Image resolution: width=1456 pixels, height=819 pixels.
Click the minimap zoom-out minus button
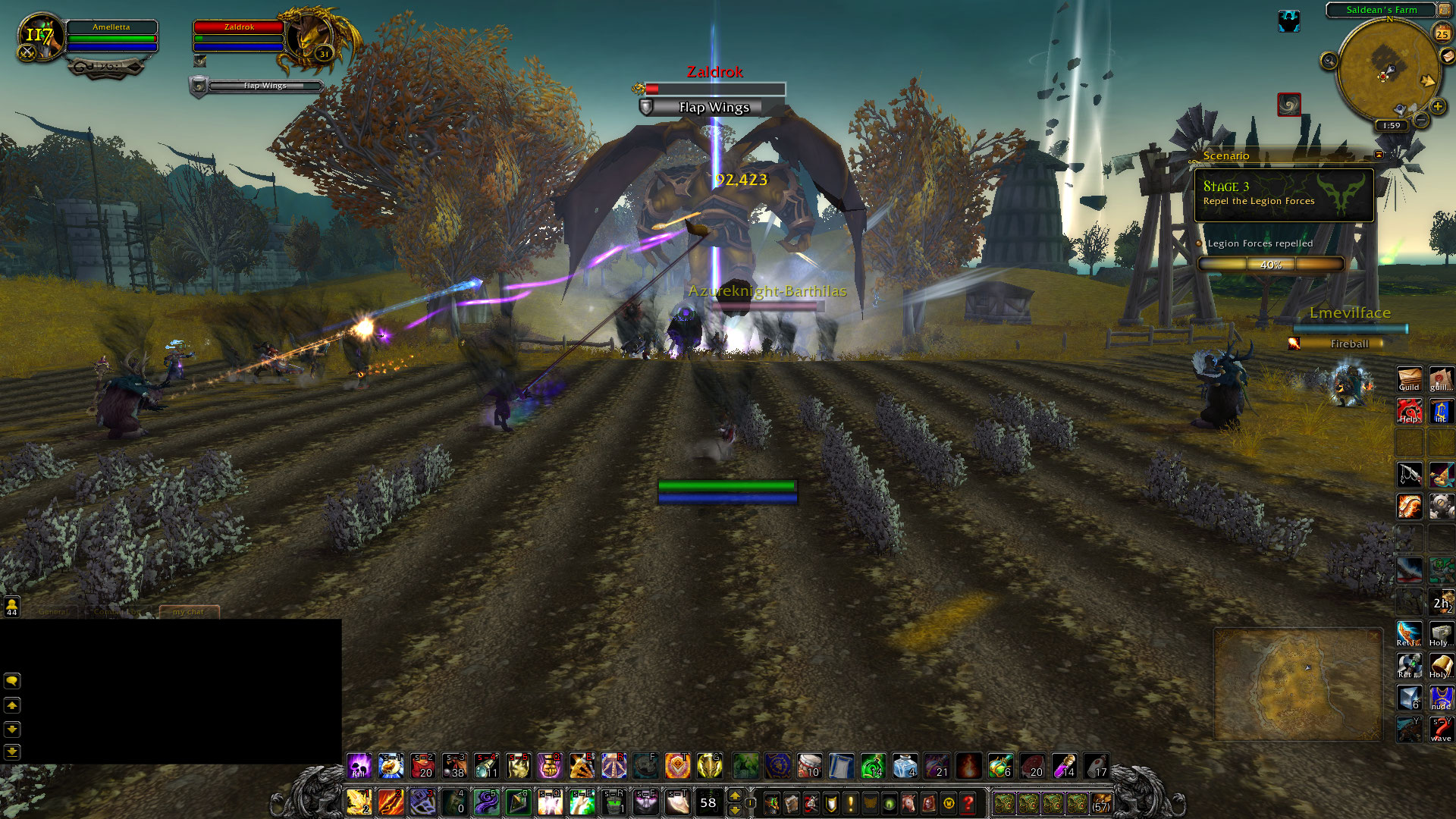[x=1421, y=120]
